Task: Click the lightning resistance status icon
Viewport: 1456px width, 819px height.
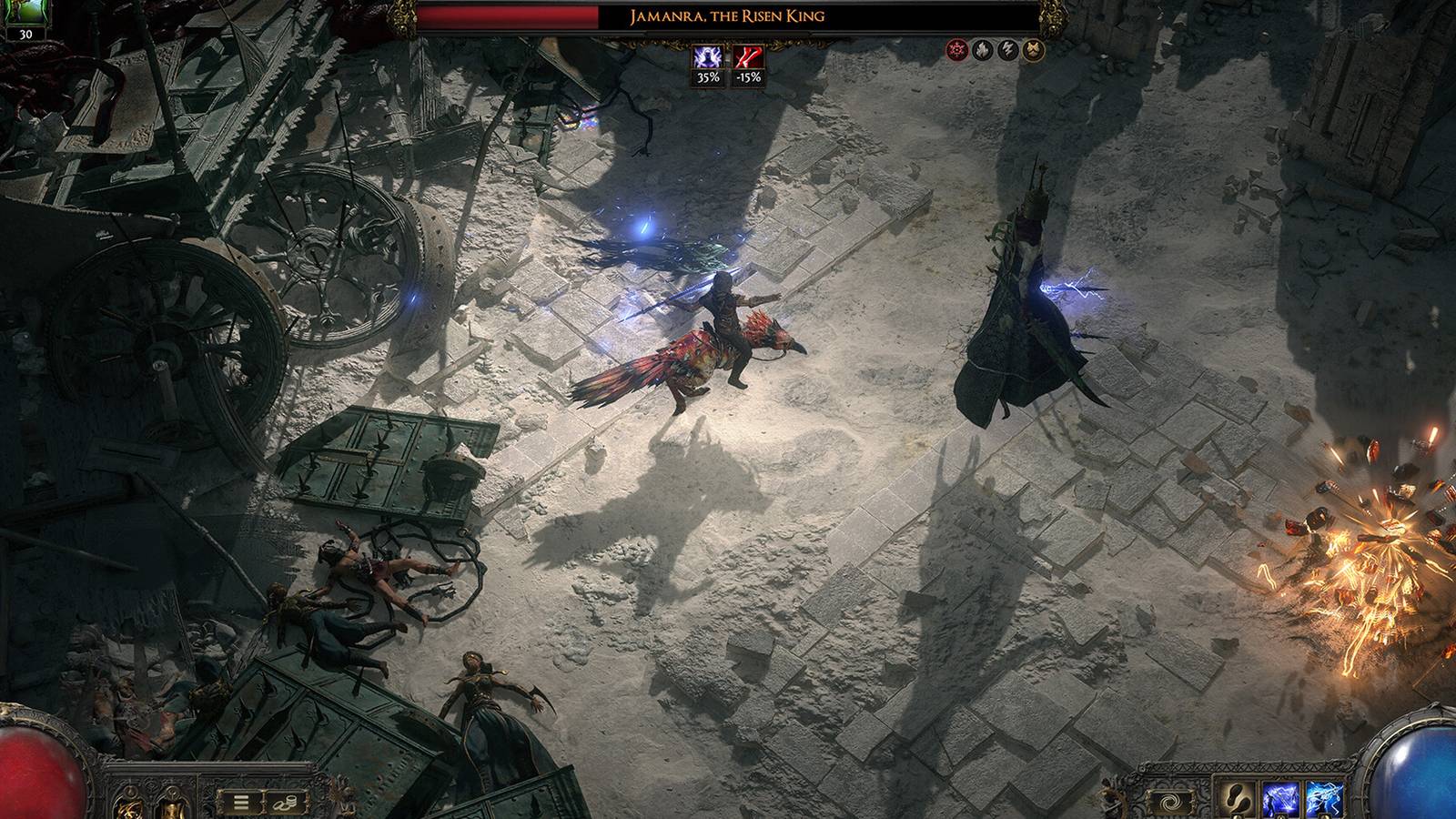Action: (1007, 49)
